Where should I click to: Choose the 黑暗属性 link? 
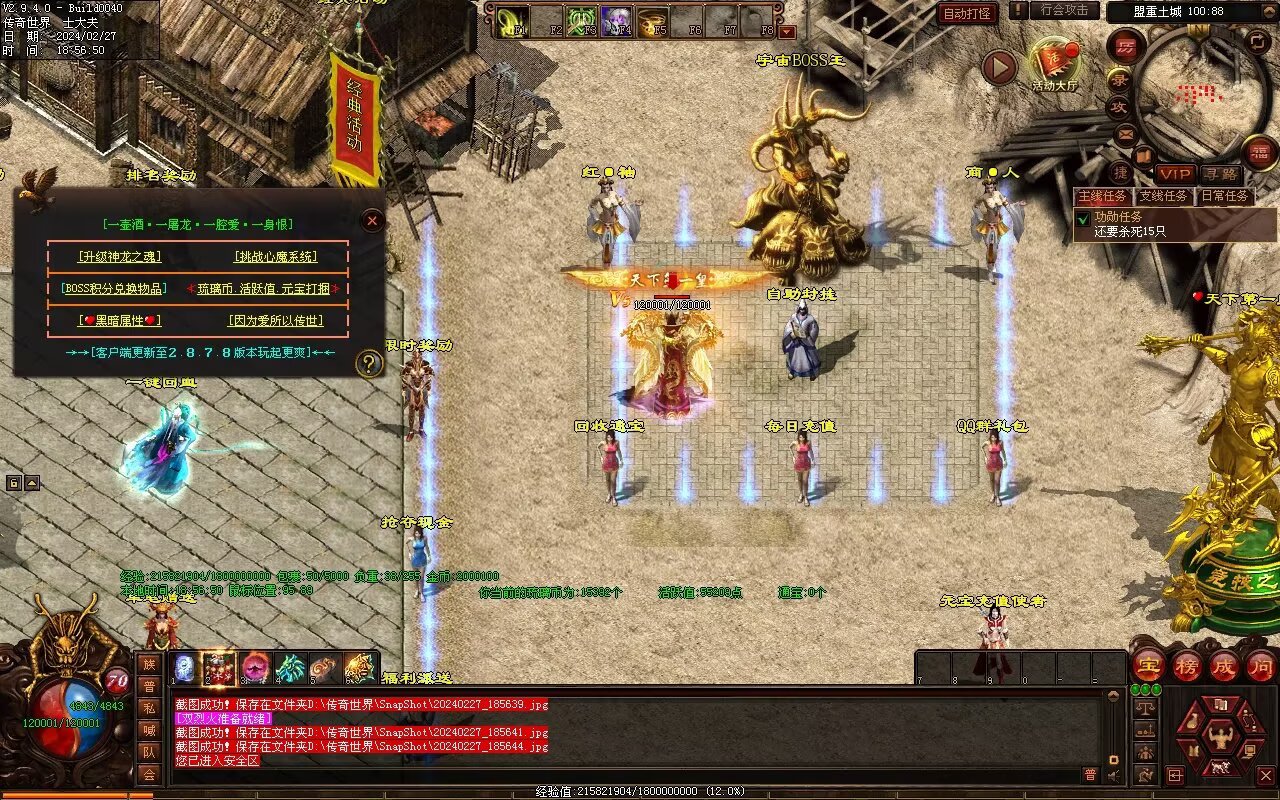119,321
